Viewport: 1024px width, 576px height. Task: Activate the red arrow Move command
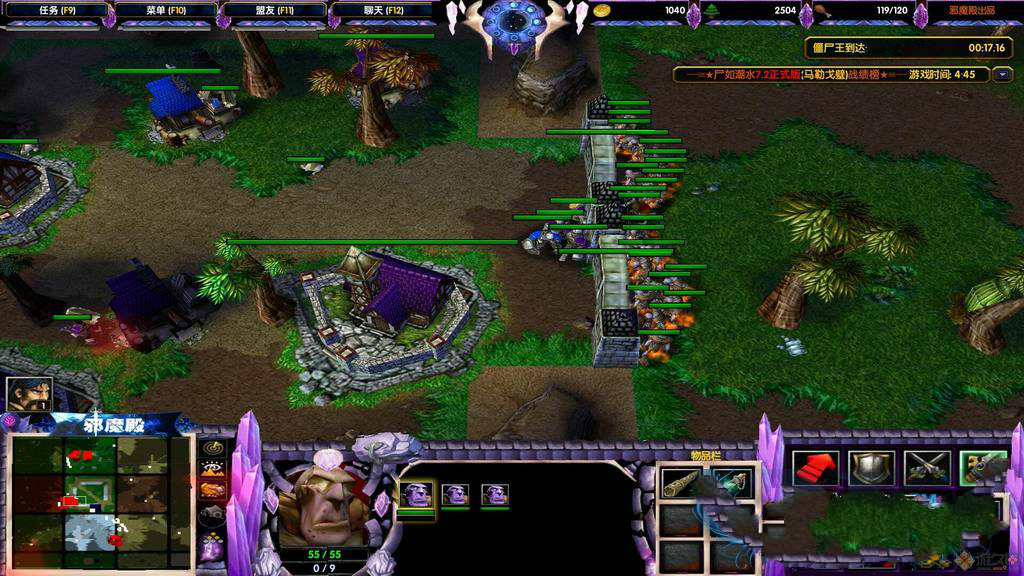pyautogui.click(x=815, y=467)
